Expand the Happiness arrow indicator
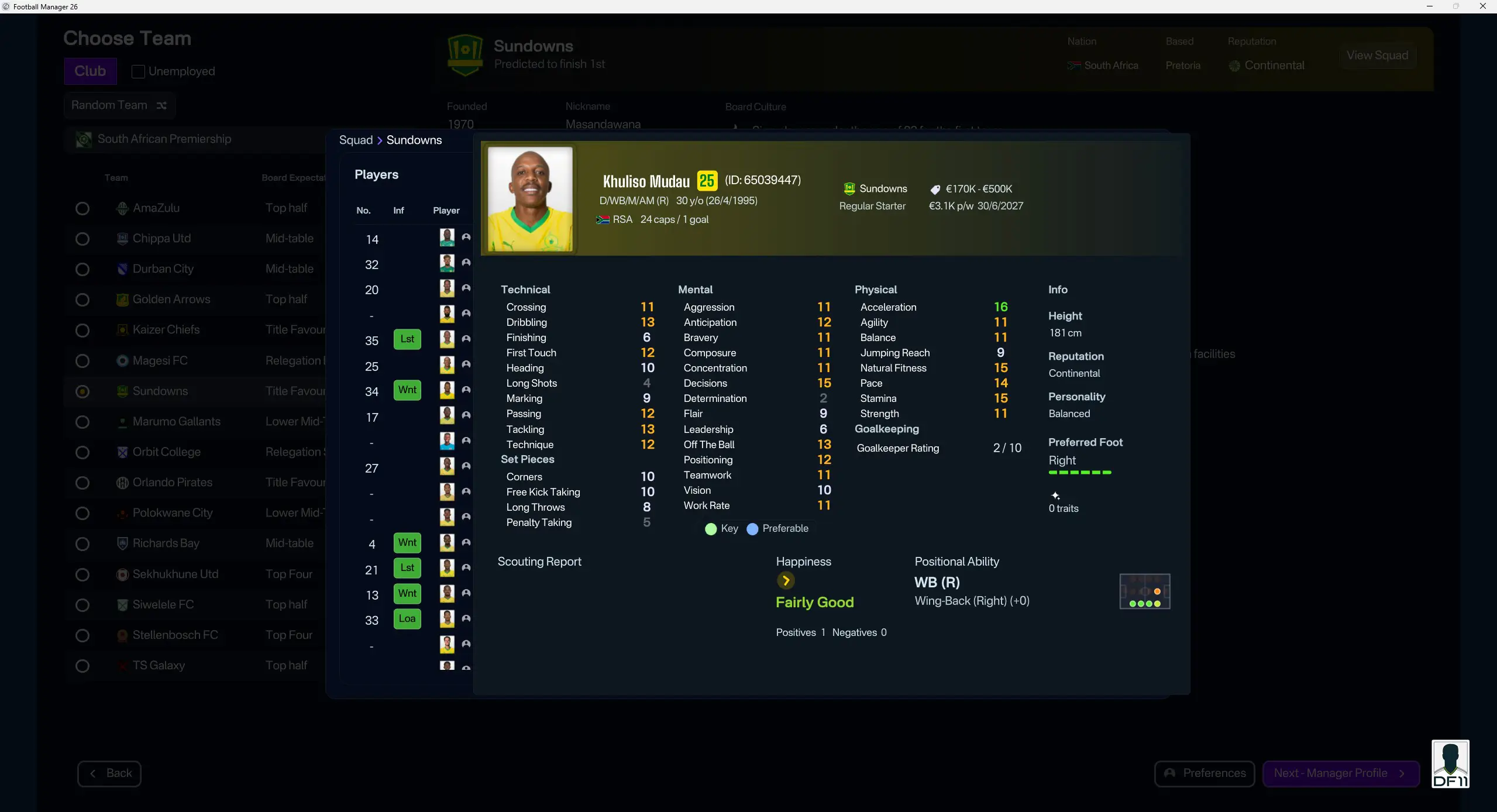Viewport: 1497px width, 812px height. (785, 580)
